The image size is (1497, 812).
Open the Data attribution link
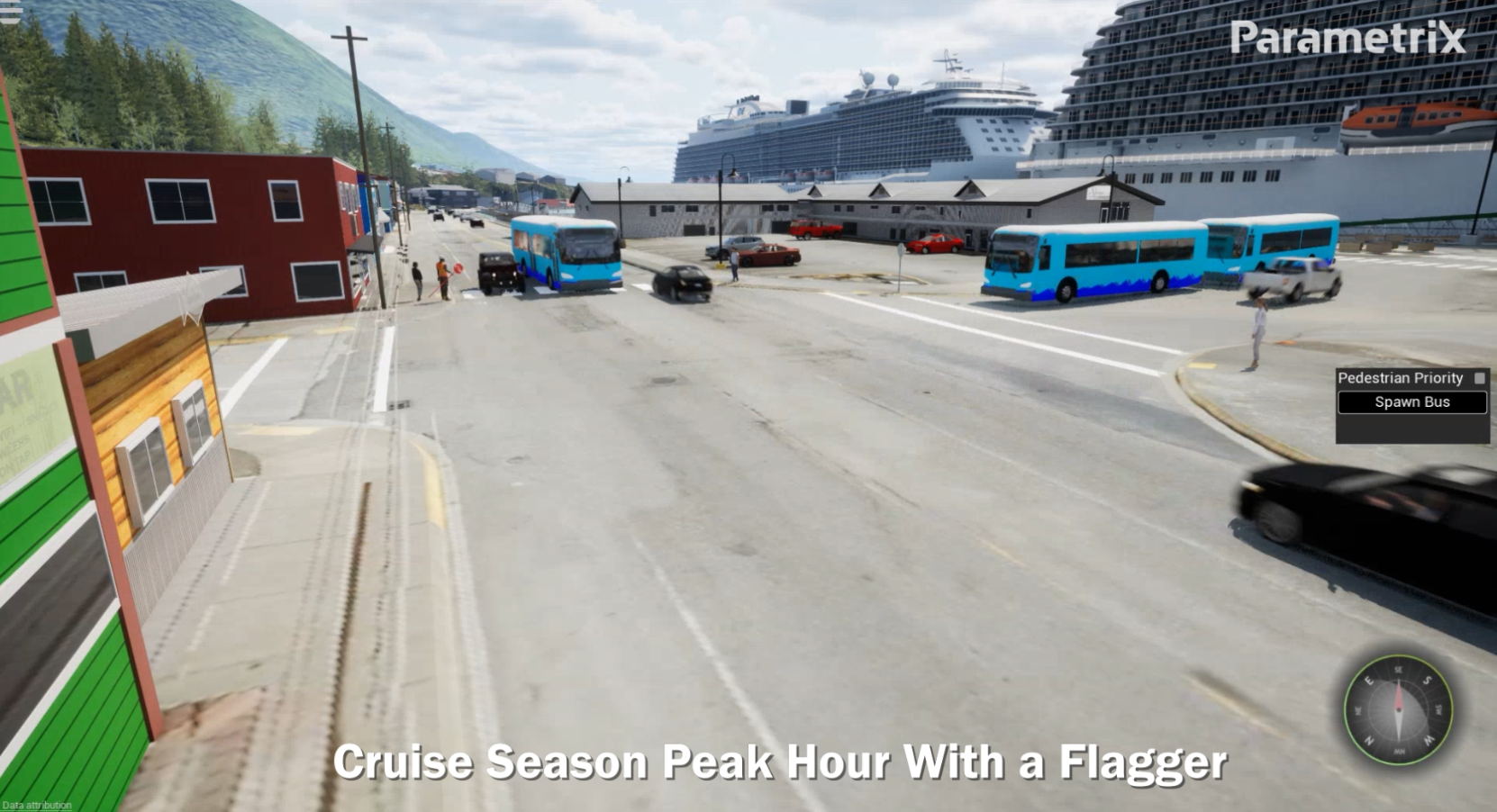coord(37,805)
